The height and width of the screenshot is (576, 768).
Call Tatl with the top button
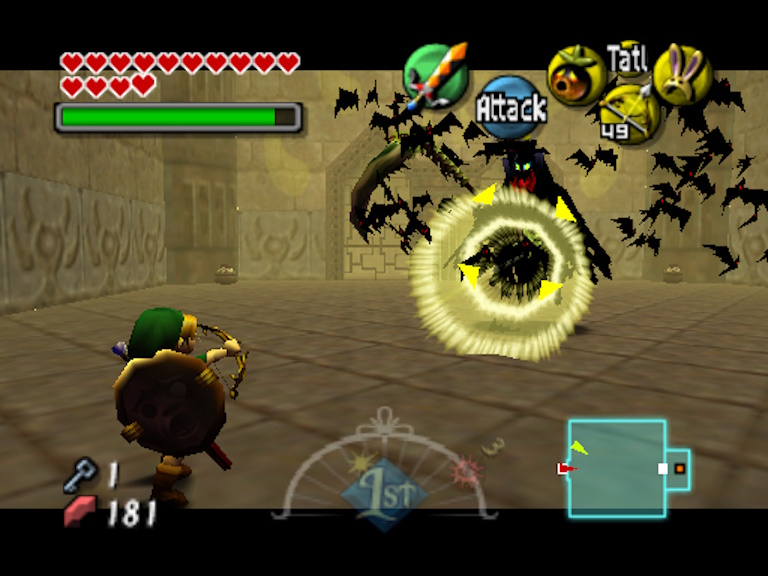(629, 57)
